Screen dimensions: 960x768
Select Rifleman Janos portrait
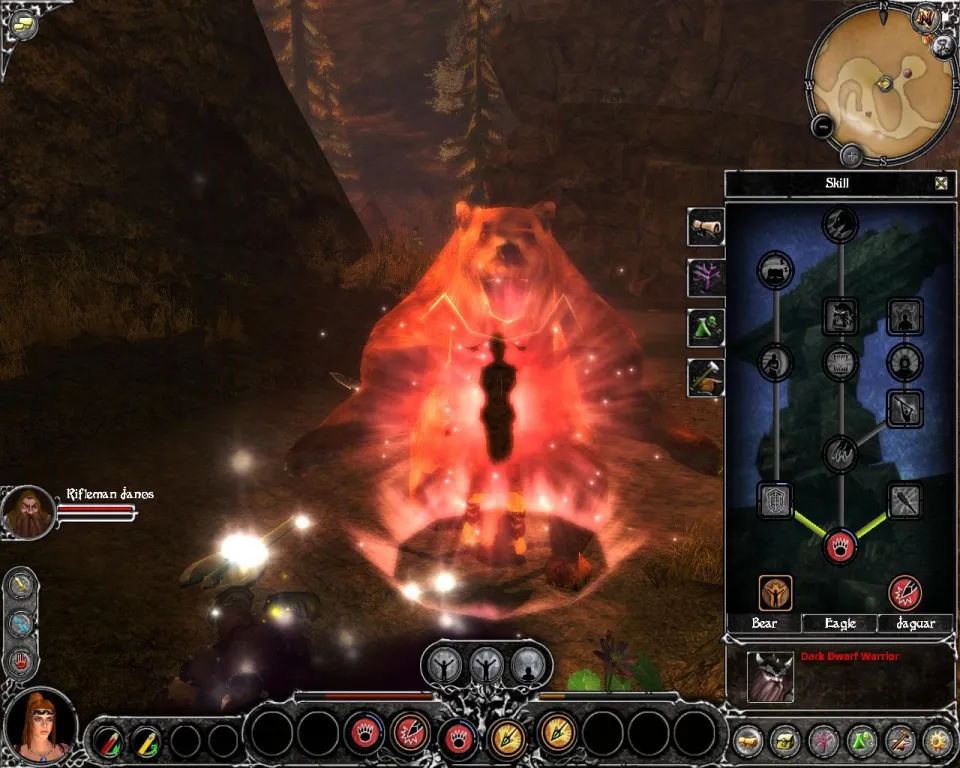pos(27,512)
